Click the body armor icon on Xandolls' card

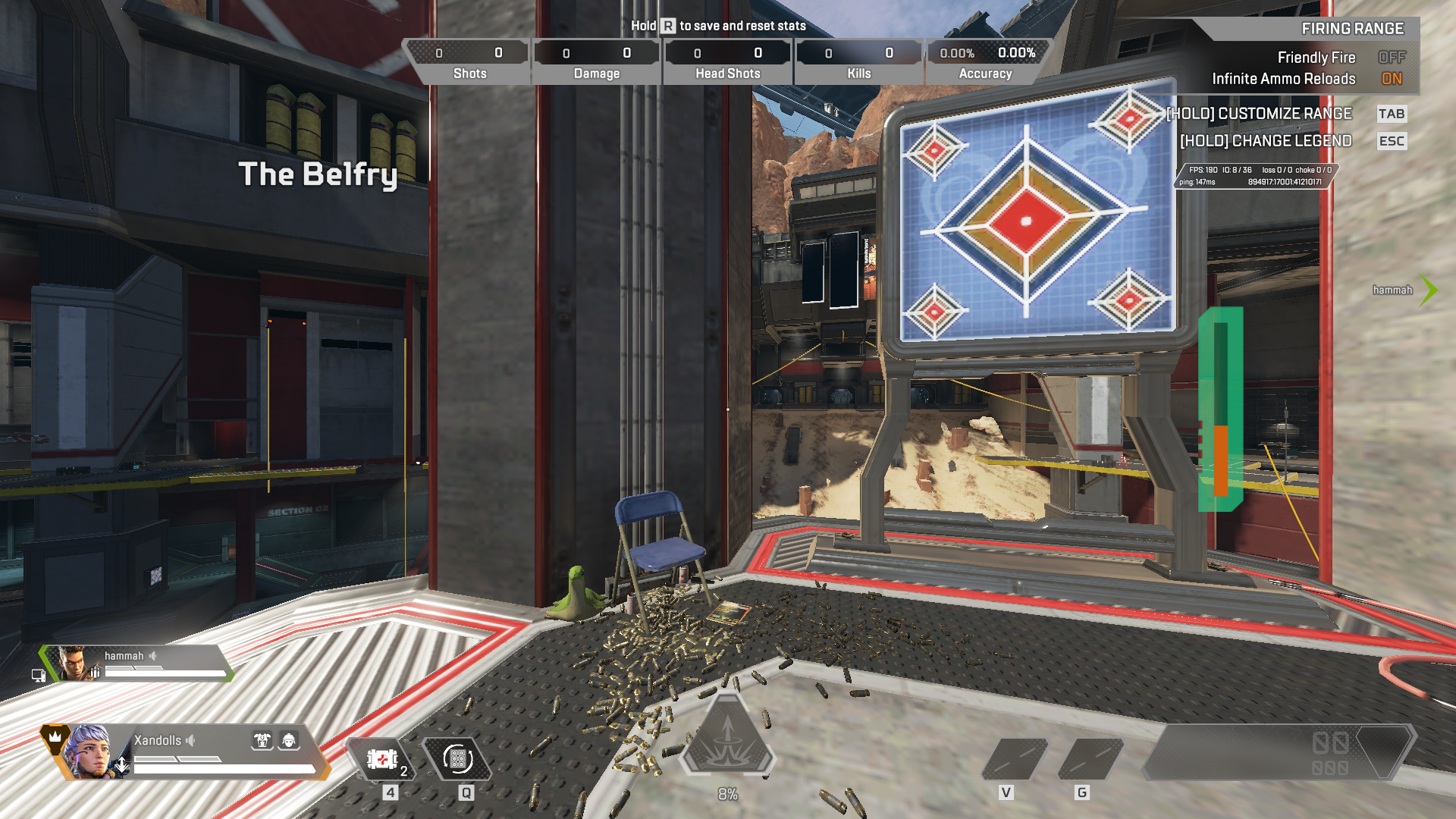[262, 740]
